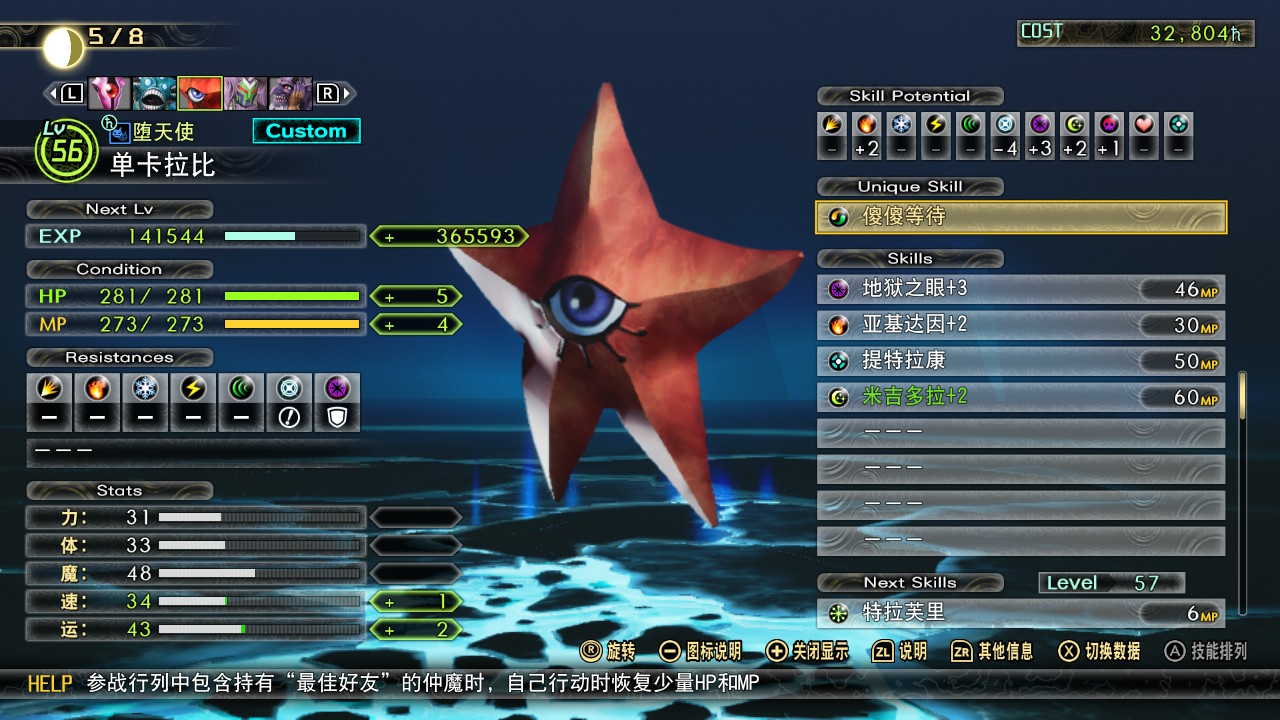This screenshot has width=1280, height=720.
Task: Select the electric resistance lightning icon
Action: (x=193, y=388)
